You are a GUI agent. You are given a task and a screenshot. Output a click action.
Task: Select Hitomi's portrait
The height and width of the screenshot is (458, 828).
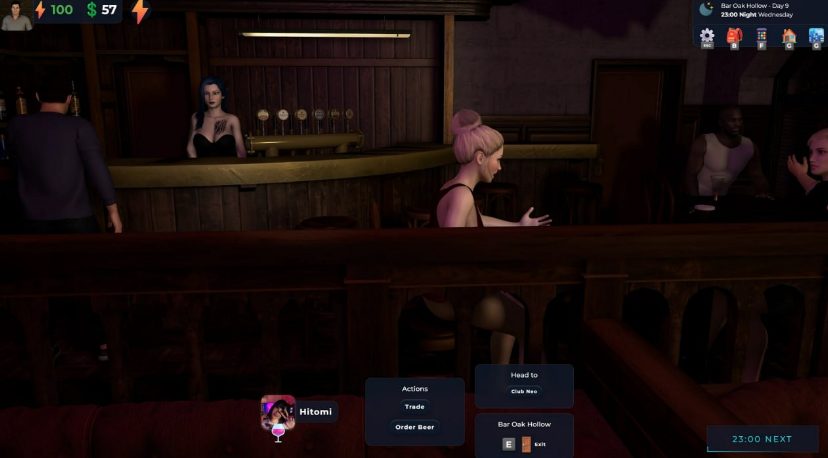278,411
